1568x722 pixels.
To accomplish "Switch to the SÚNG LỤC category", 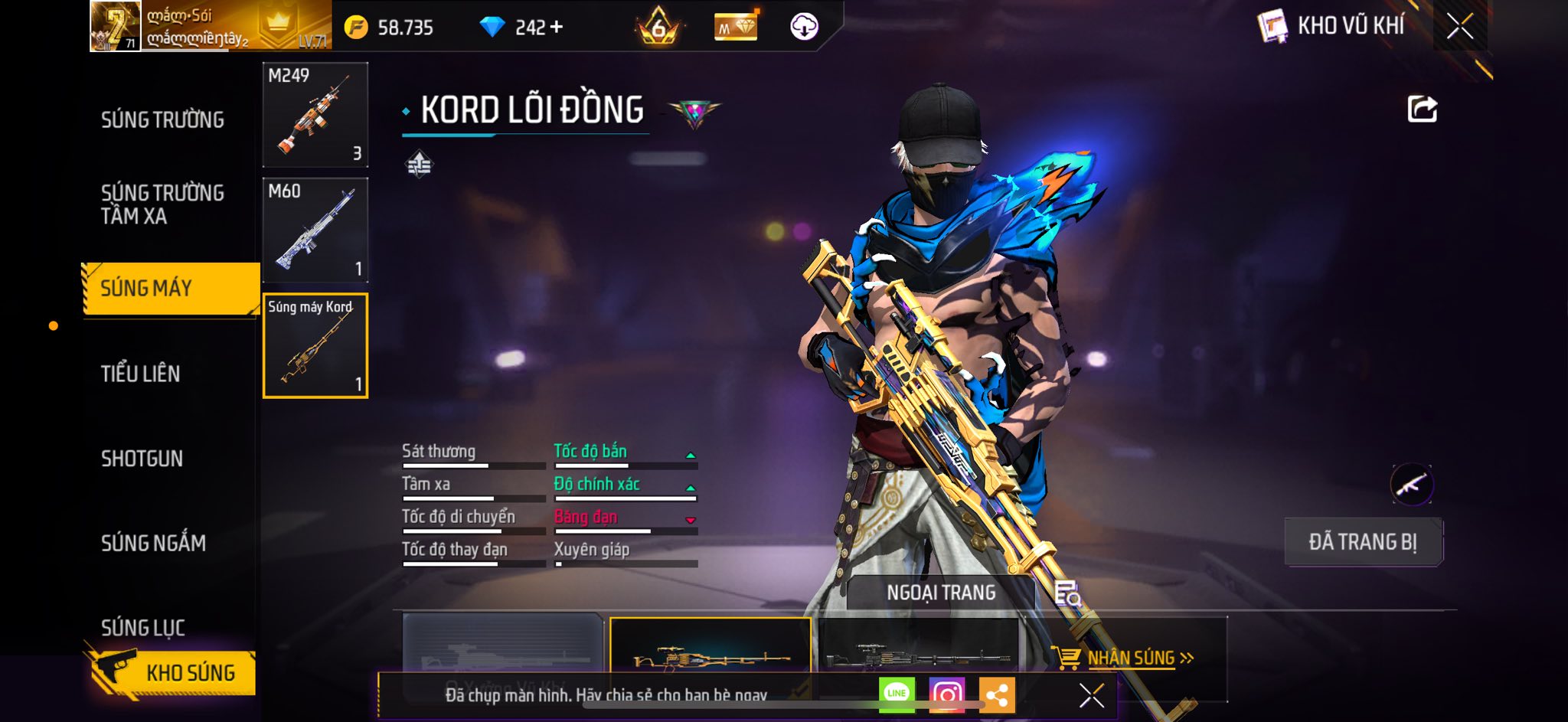I will 143,628.
